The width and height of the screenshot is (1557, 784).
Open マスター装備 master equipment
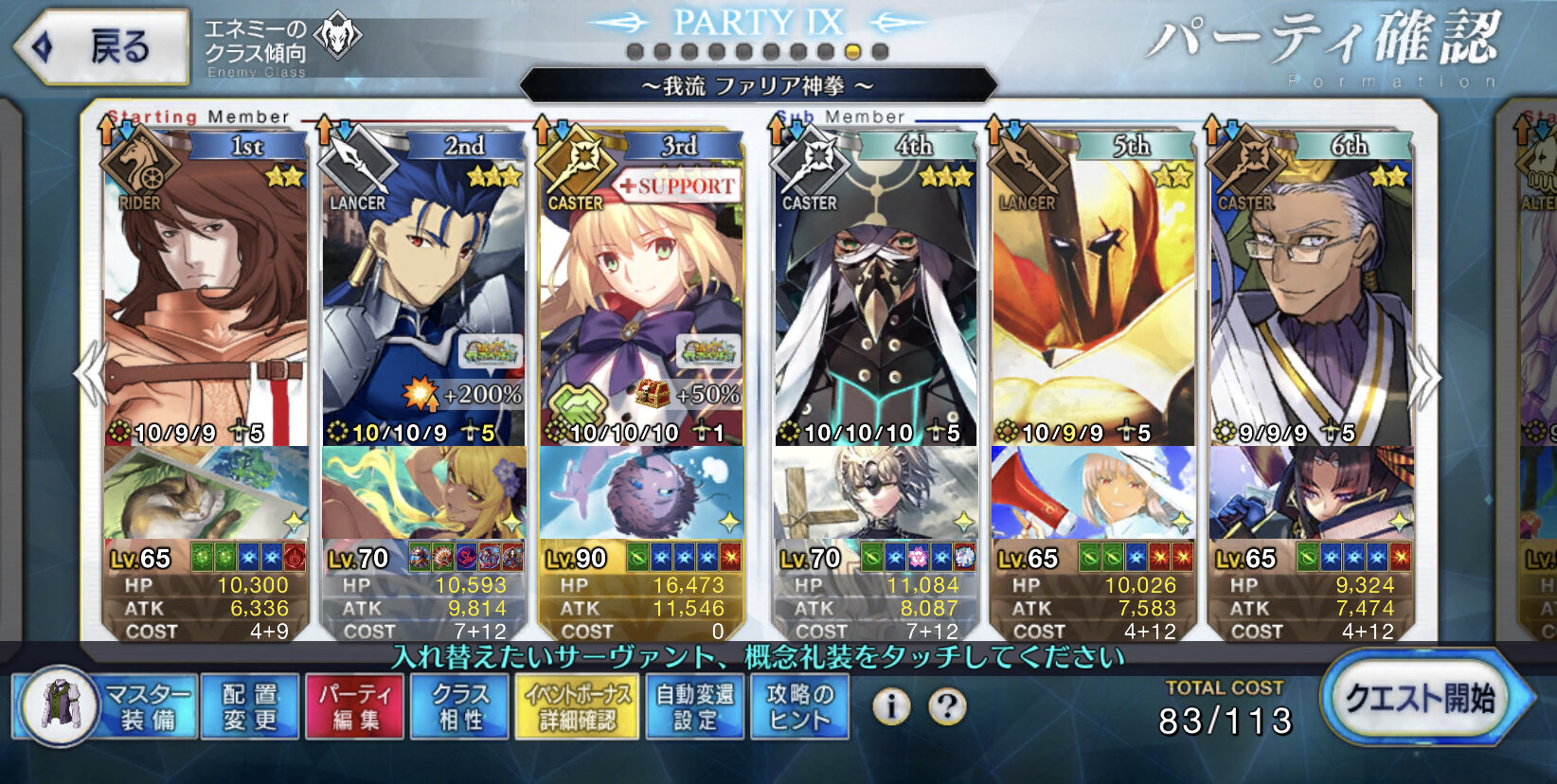pos(106,706)
